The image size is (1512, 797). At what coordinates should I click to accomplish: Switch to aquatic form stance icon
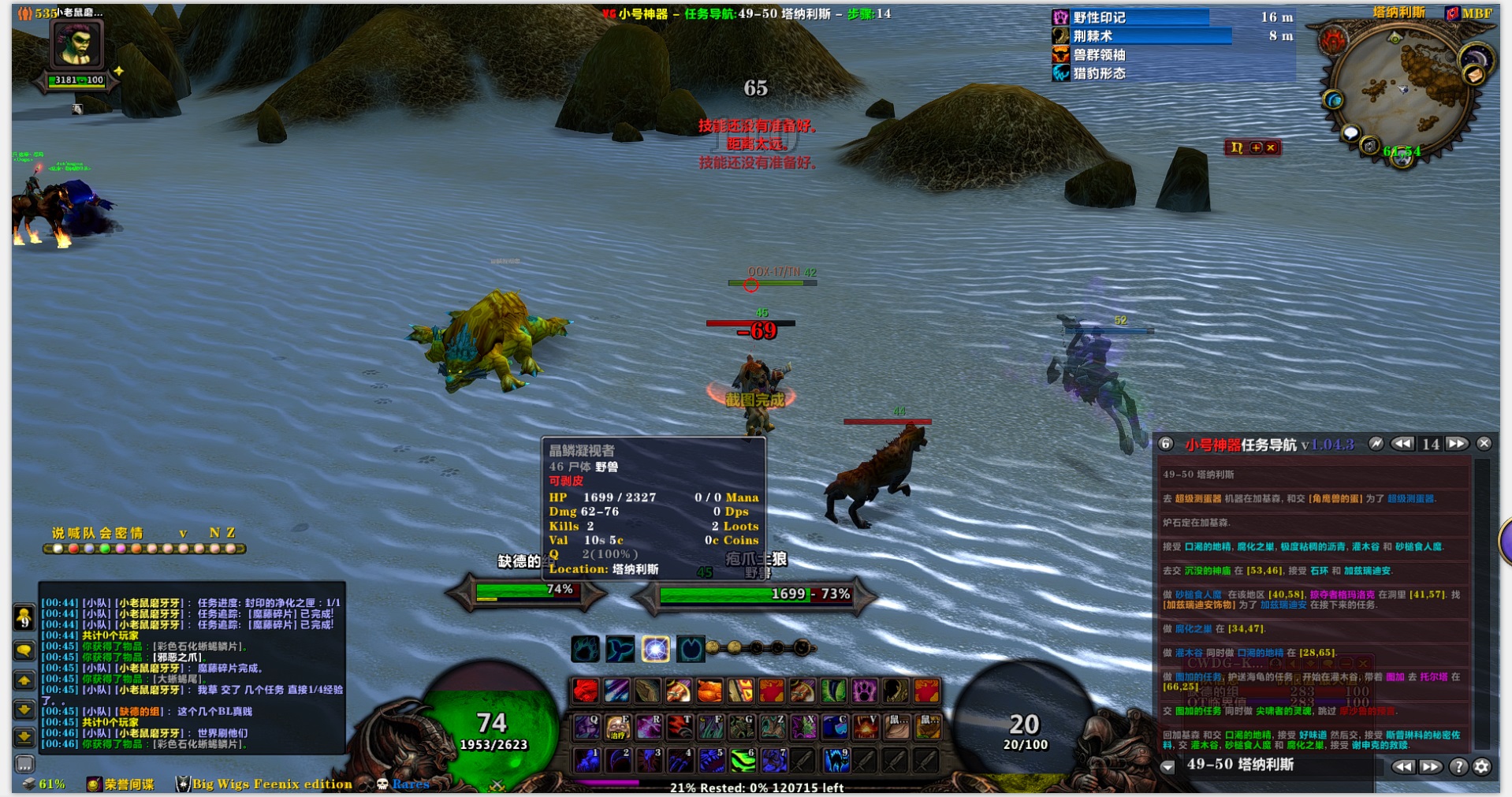[620, 649]
